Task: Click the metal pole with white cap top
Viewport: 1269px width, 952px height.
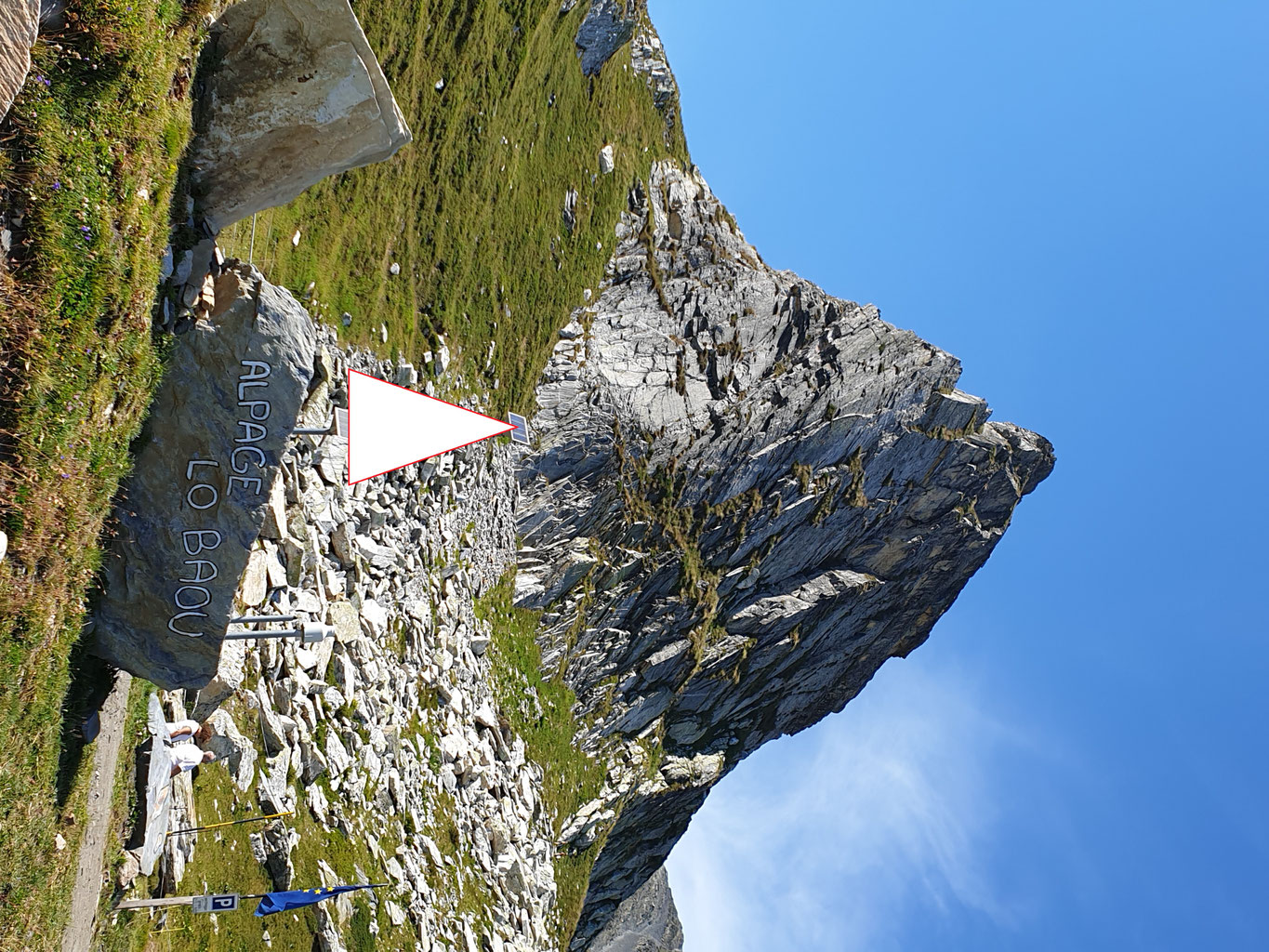Action: point(311,632)
